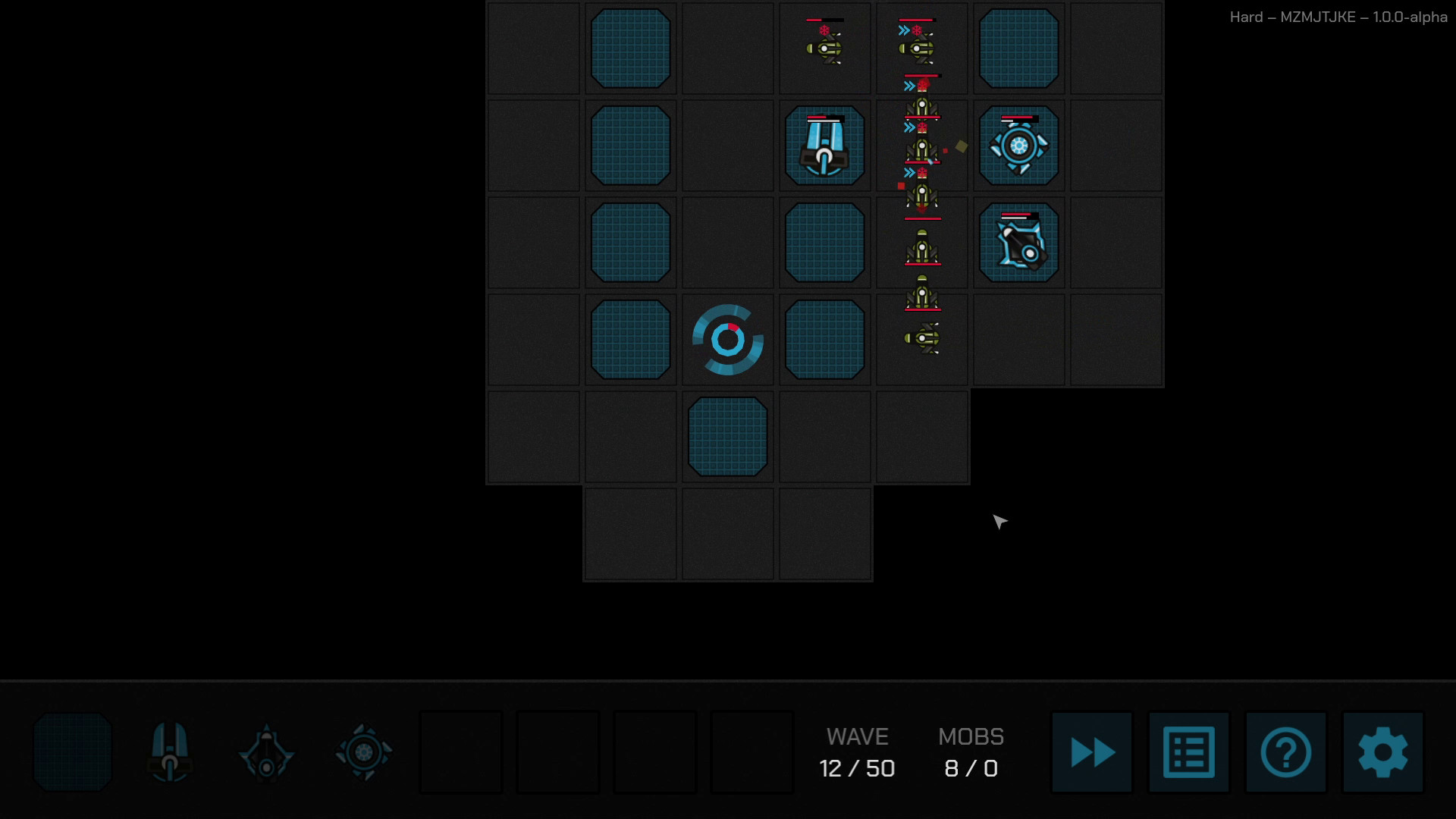The width and height of the screenshot is (1456, 819).
Task: Click an empty grid cell bottom row
Action: pos(727,533)
